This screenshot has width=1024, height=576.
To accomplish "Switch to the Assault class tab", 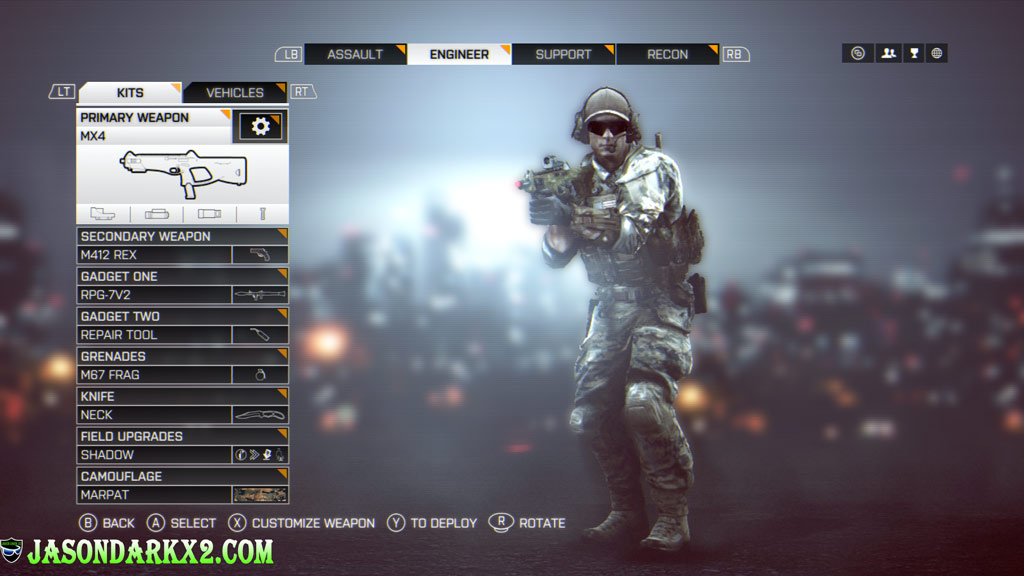I will pyautogui.click(x=355, y=54).
